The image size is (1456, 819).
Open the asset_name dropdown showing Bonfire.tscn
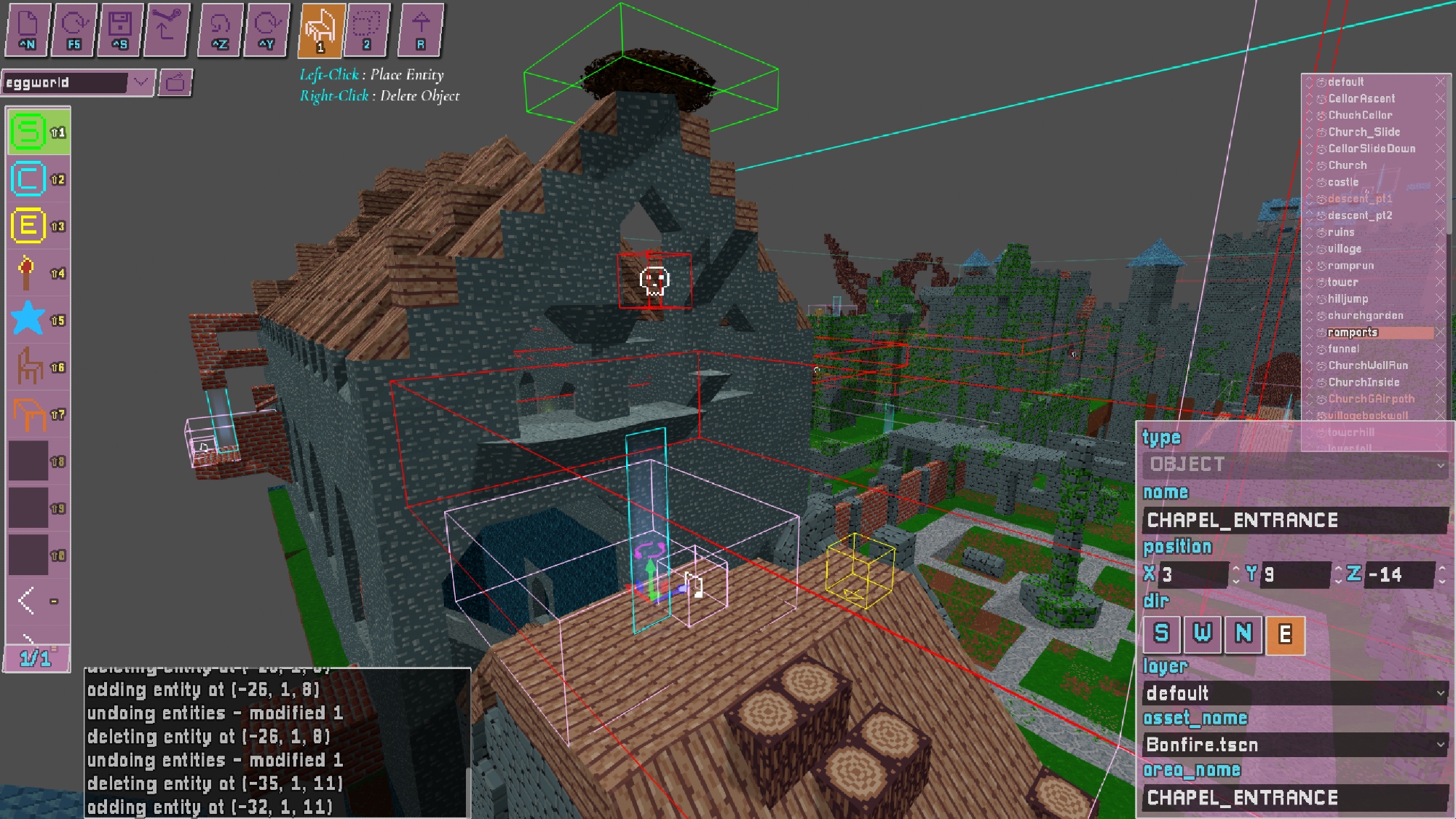point(1294,745)
